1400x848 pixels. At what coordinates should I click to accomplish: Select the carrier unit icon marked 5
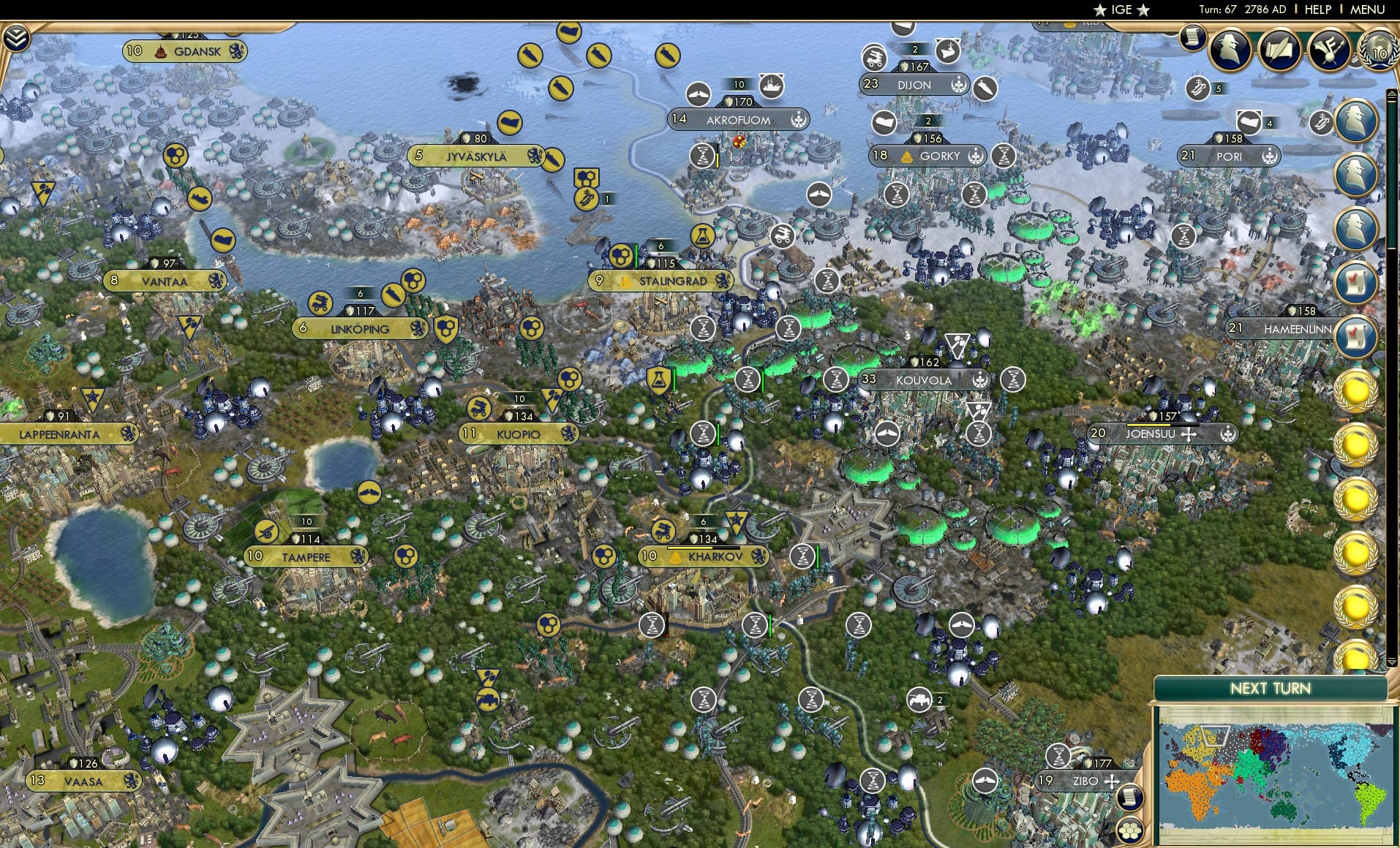(x=1197, y=88)
